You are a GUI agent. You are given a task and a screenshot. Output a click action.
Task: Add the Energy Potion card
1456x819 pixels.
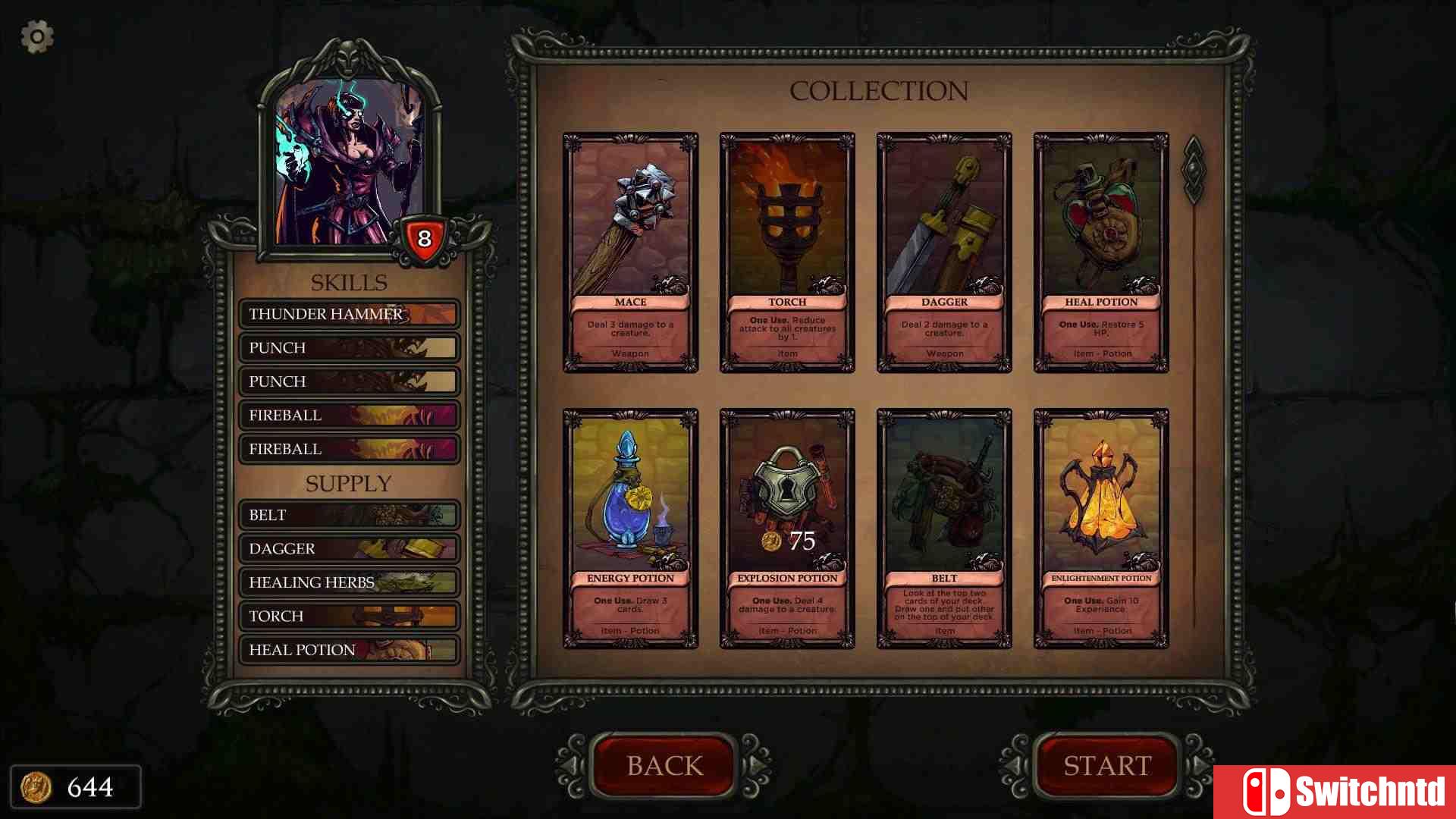630,529
